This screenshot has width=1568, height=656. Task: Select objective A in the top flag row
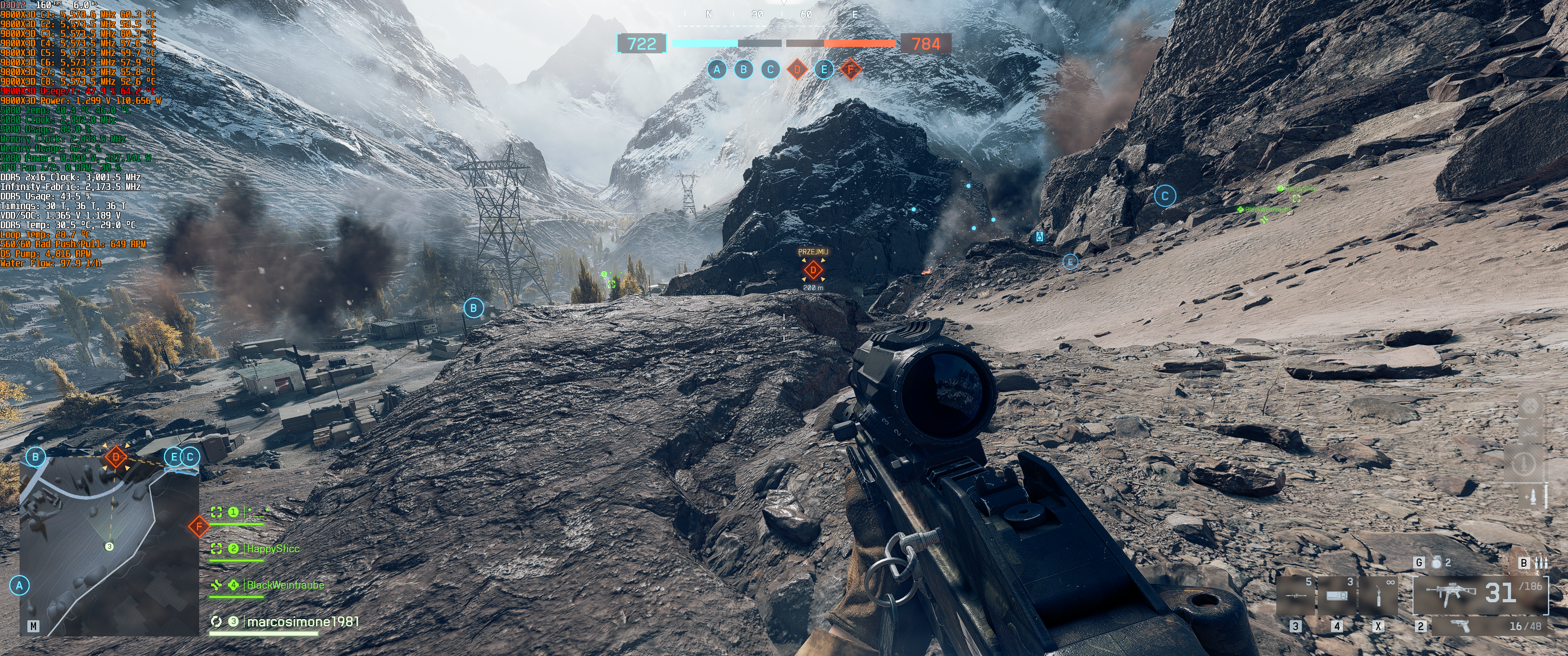click(x=717, y=69)
